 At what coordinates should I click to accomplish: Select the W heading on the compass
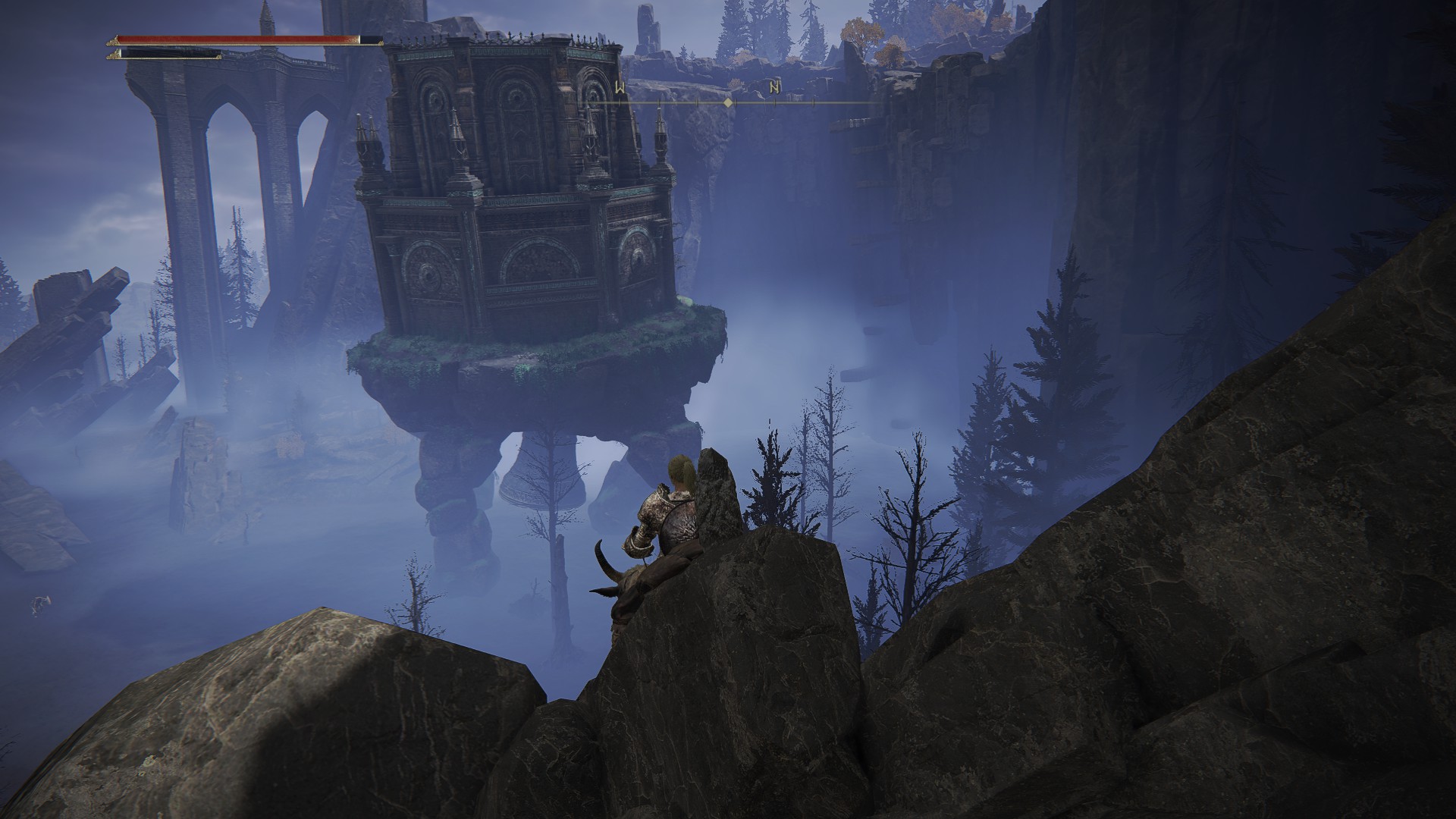pyautogui.click(x=620, y=87)
